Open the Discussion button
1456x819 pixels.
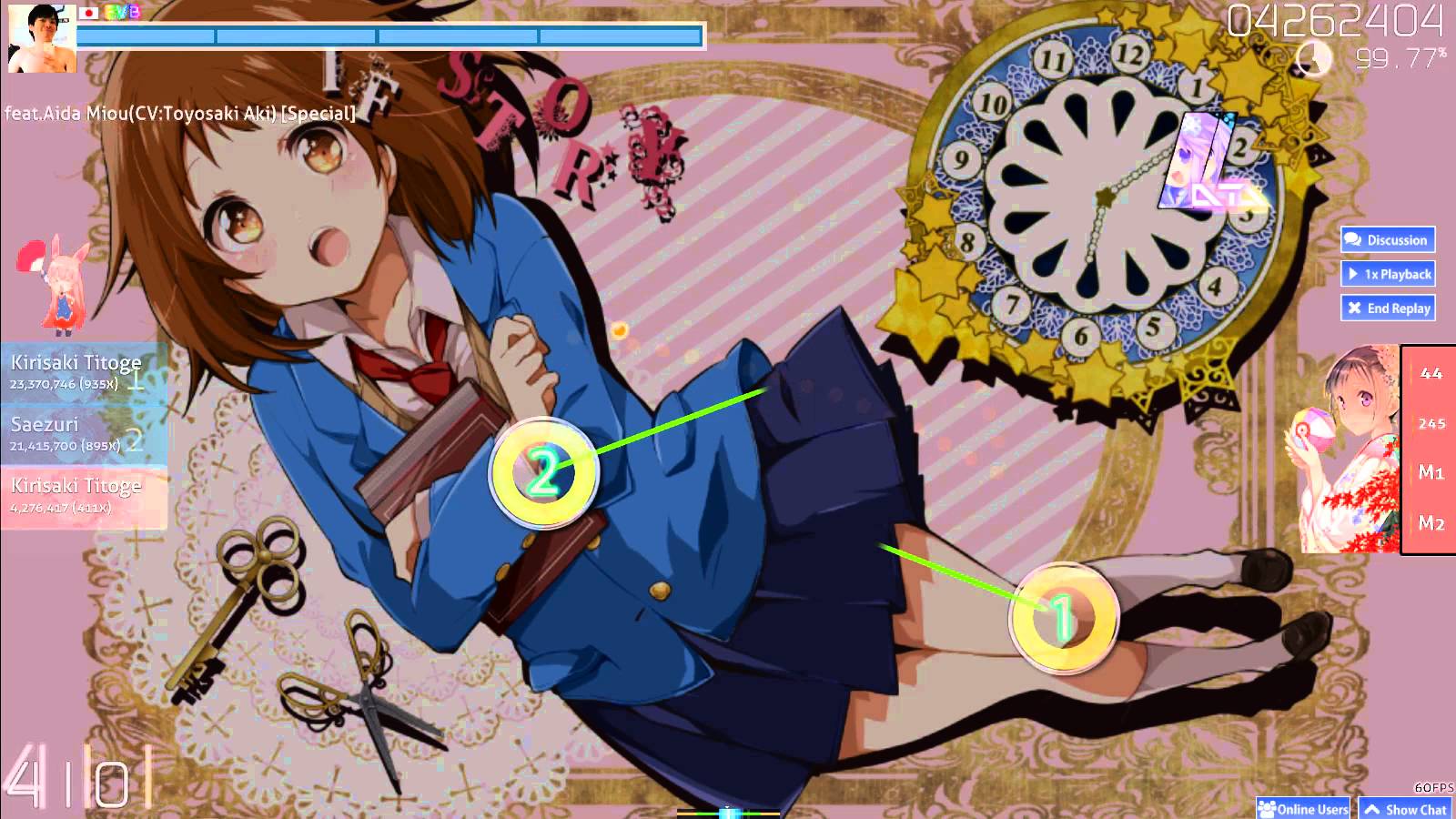tap(1388, 240)
